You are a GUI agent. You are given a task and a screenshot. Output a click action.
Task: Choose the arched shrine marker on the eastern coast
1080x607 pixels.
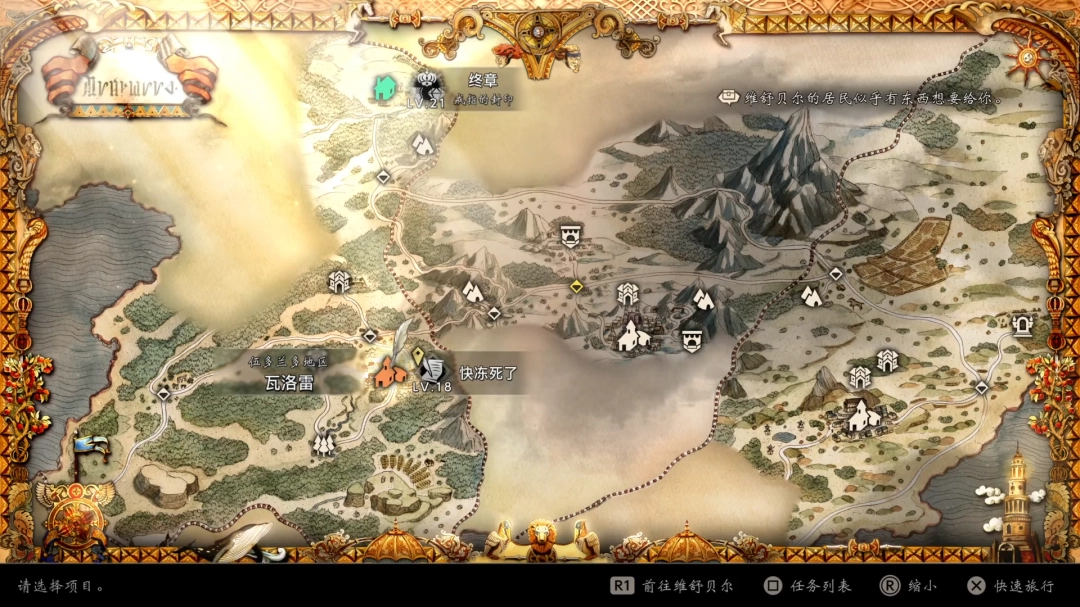(1022, 324)
